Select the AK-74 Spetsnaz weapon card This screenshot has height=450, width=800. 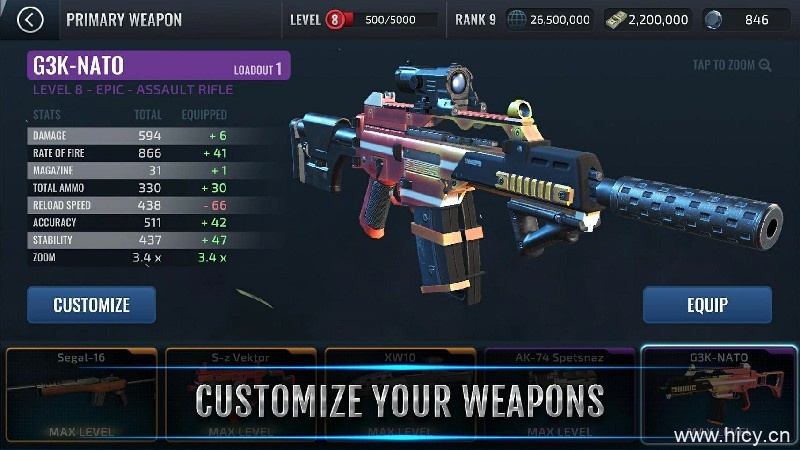click(560, 395)
